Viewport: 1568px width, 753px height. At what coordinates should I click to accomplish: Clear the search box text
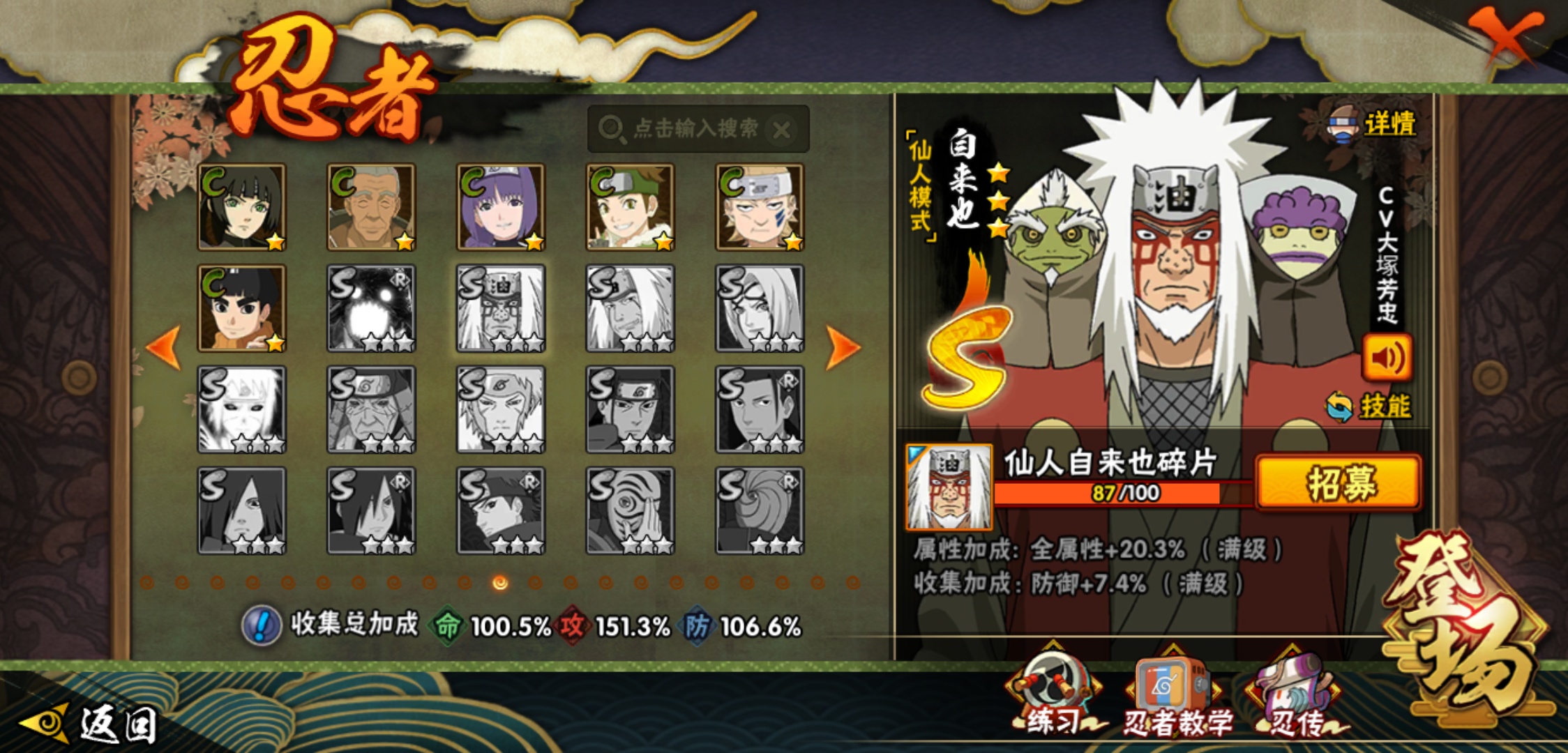click(x=783, y=129)
